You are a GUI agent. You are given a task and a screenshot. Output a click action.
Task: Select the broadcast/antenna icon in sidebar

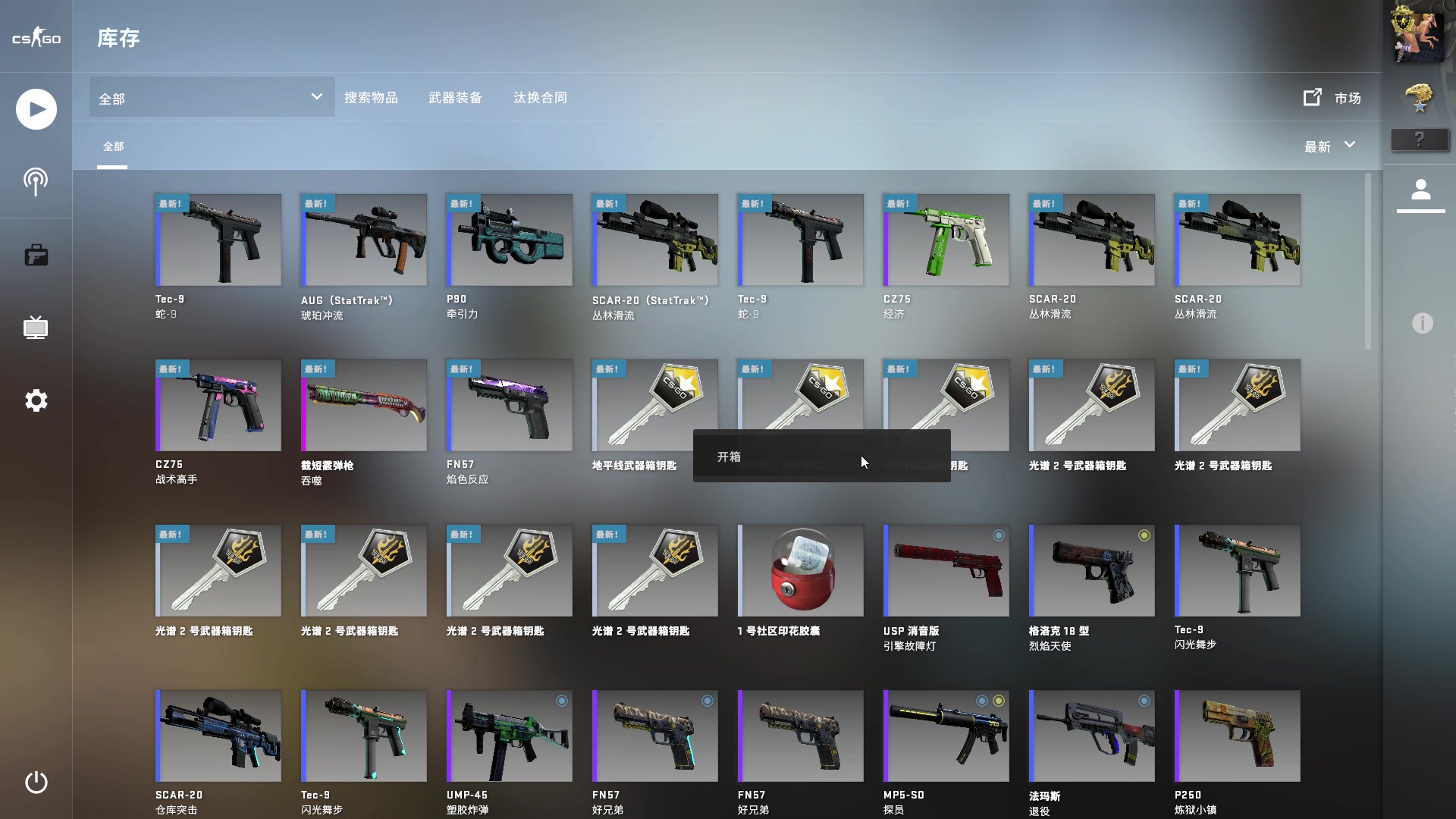click(36, 182)
